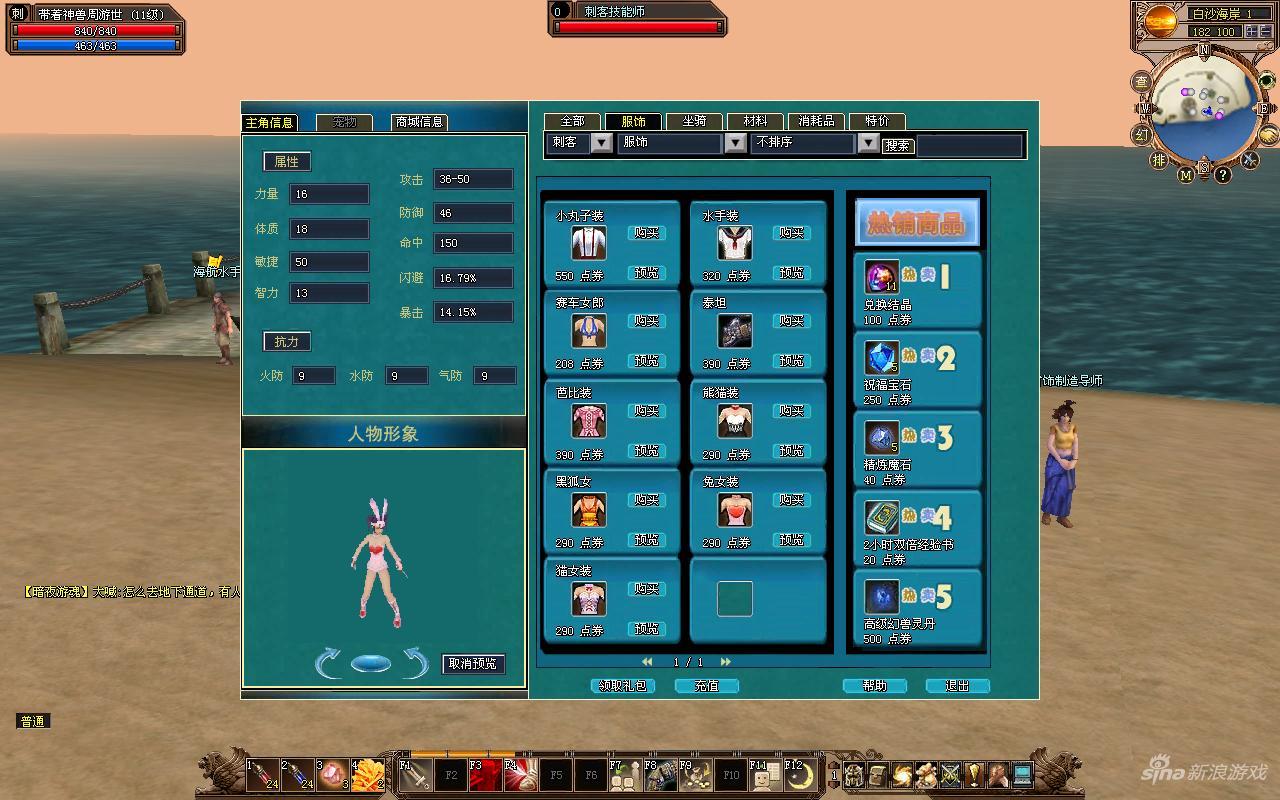Click the 属性 attributes button

coord(287,162)
